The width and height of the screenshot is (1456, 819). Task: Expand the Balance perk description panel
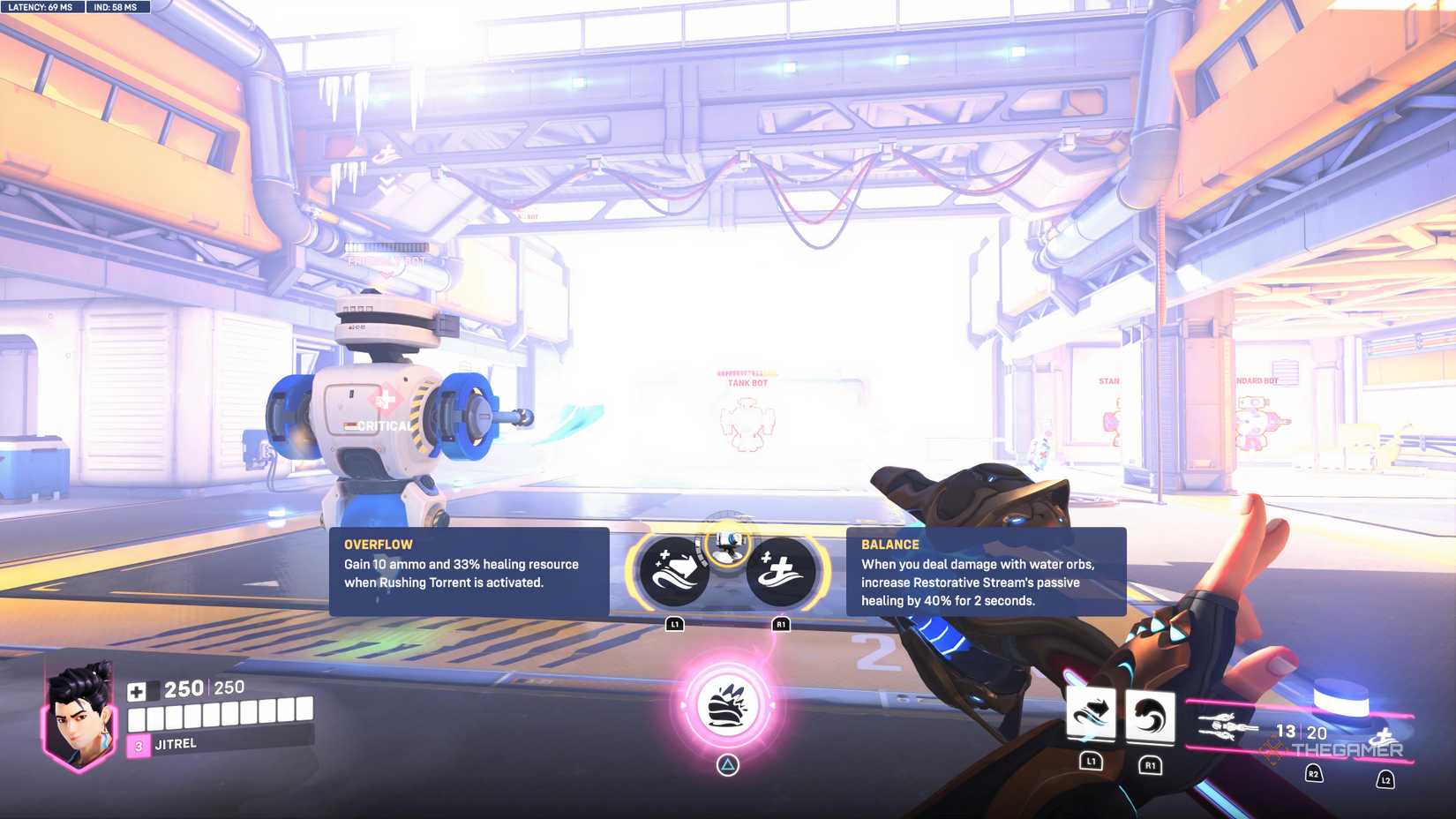coord(985,574)
